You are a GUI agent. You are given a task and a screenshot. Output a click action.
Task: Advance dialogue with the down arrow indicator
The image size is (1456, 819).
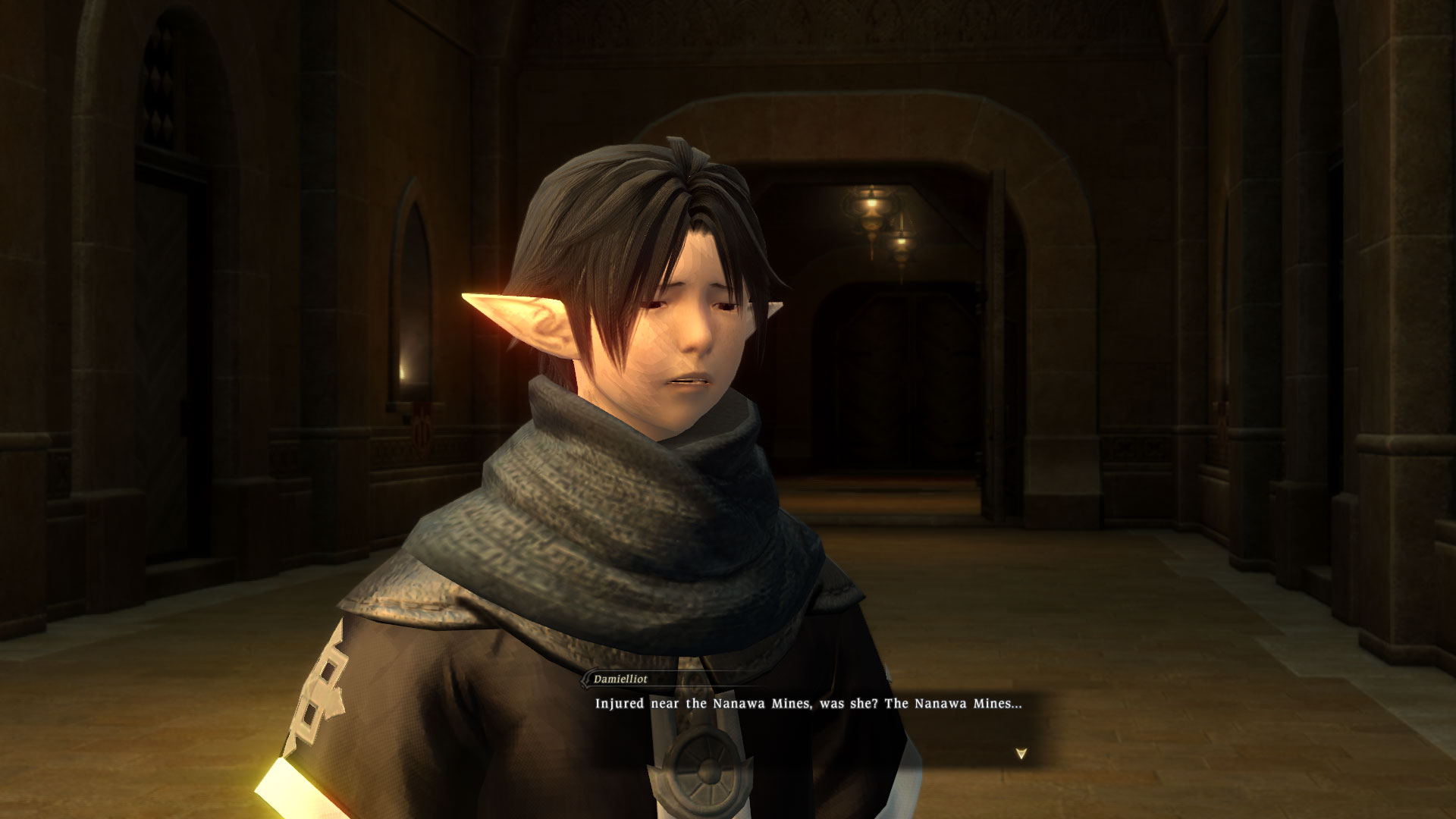coord(1021,754)
